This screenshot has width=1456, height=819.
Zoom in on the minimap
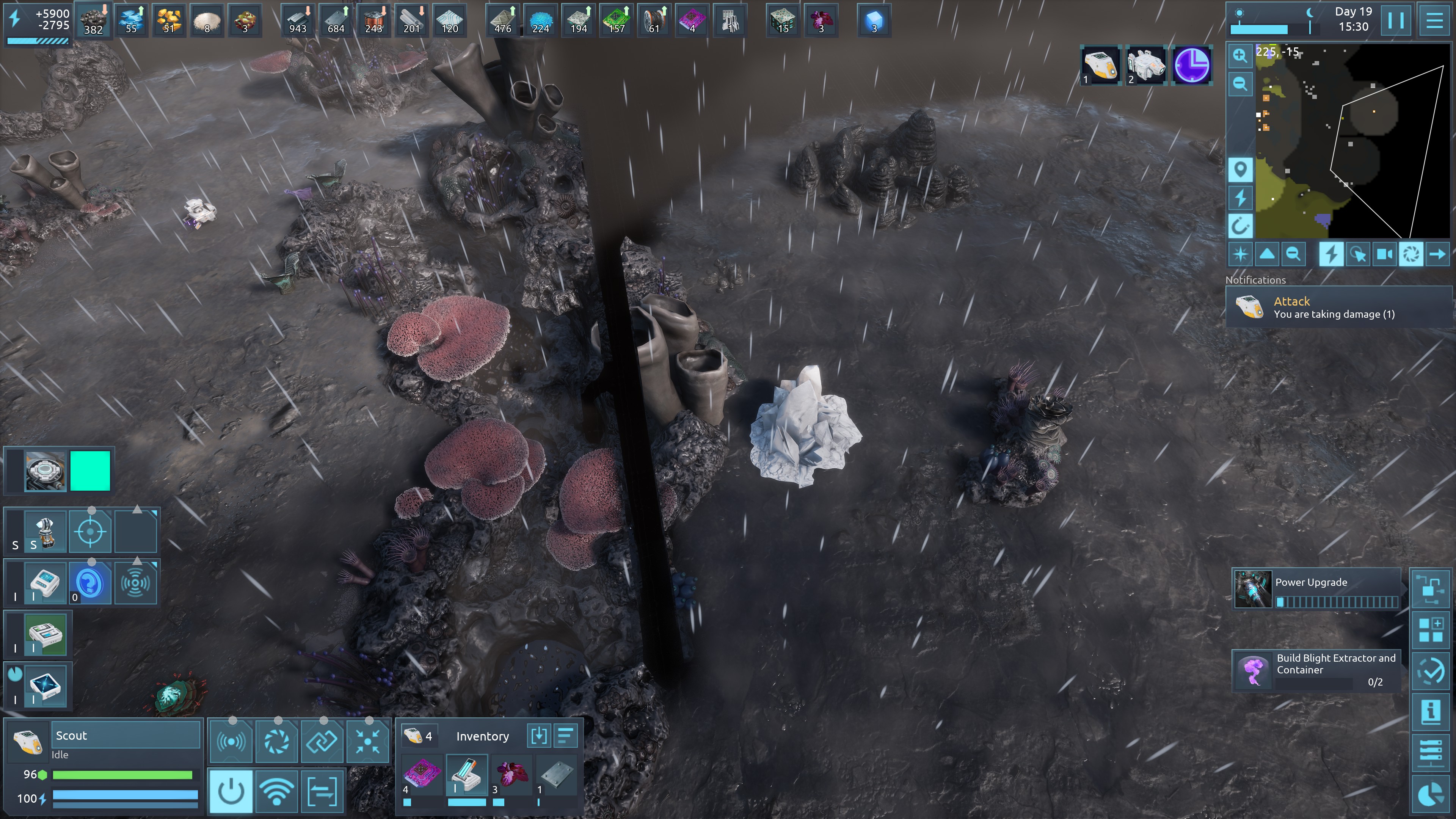click(1240, 55)
